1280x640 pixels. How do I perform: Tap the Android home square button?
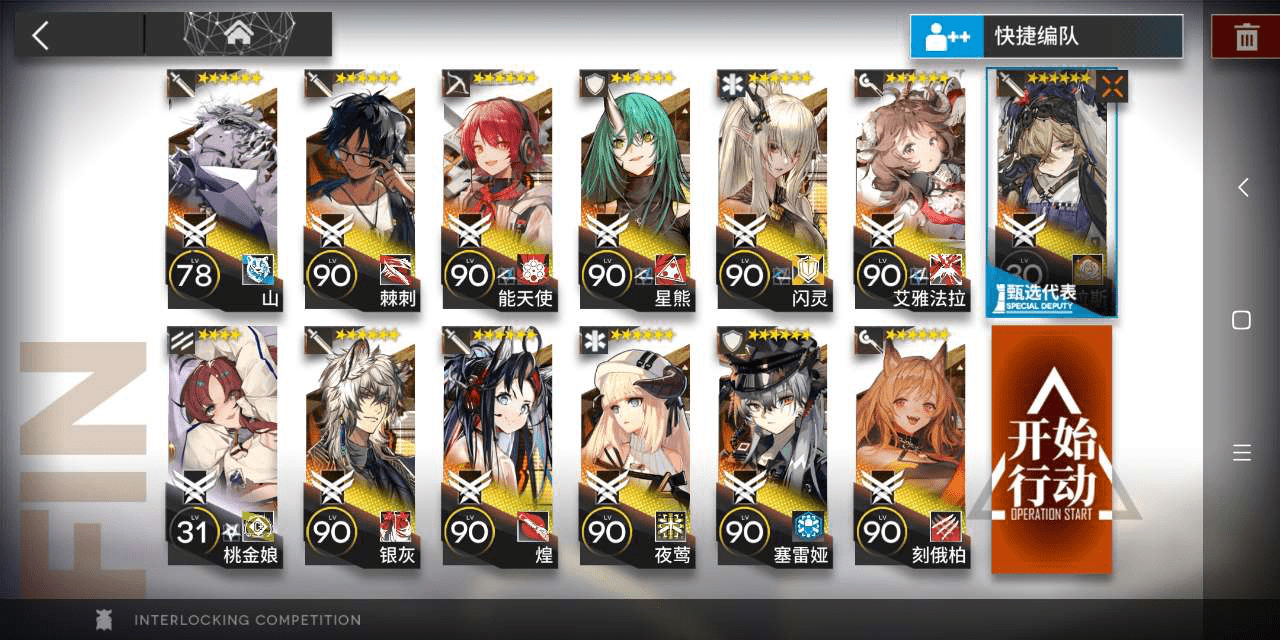1242,320
